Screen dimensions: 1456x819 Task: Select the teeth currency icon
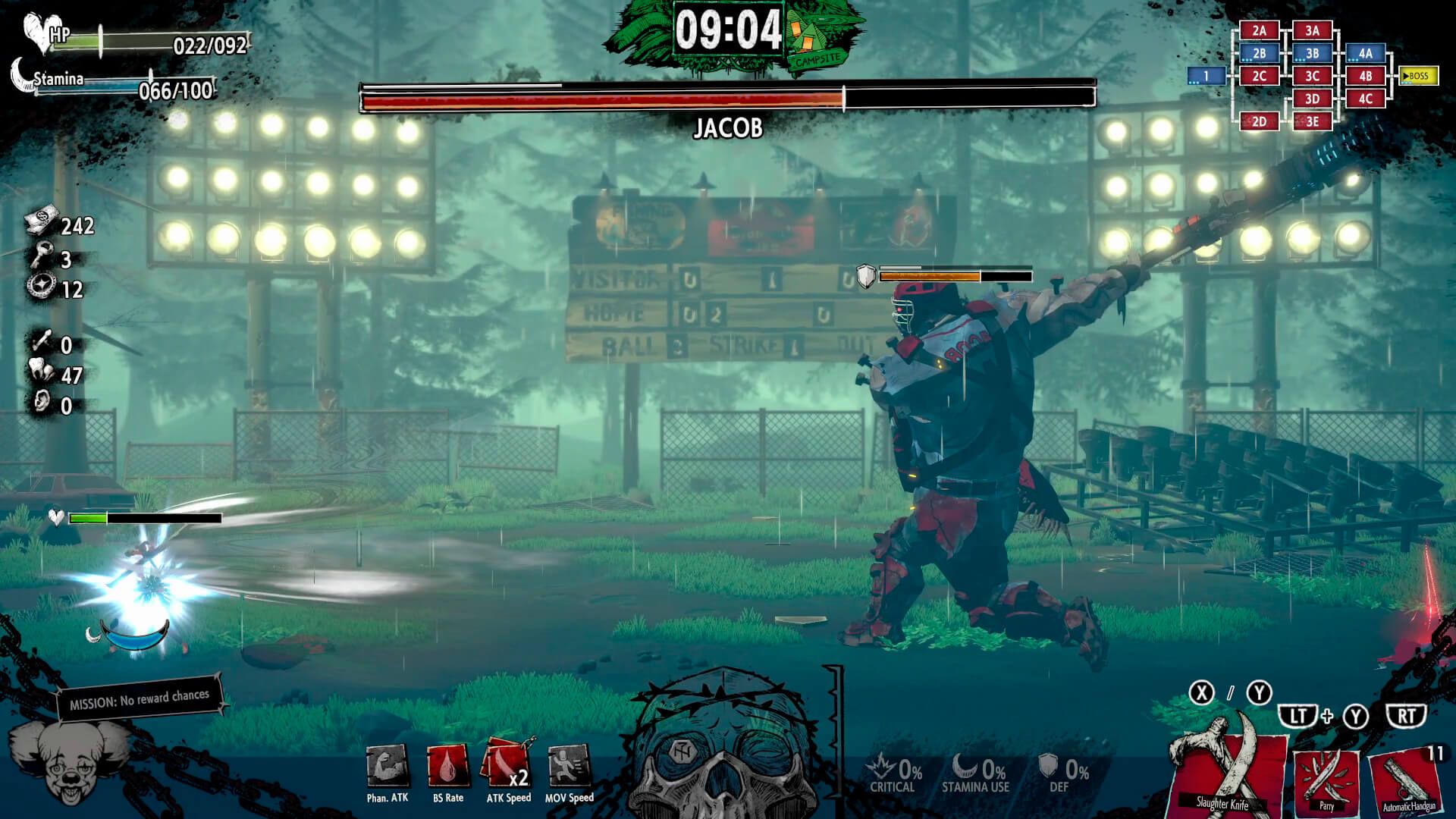click(41, 373)
